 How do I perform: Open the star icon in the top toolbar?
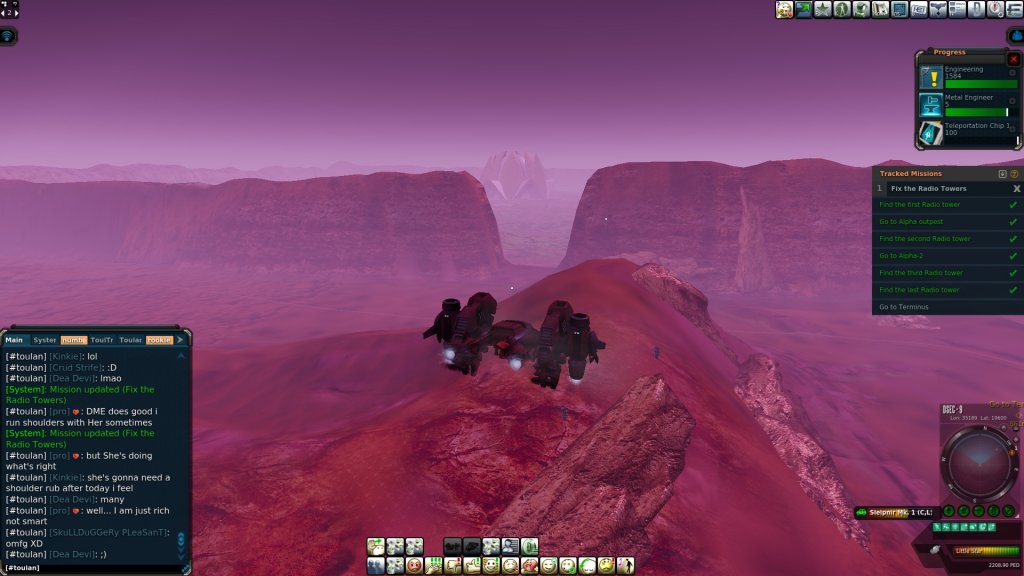click(822, 10)
